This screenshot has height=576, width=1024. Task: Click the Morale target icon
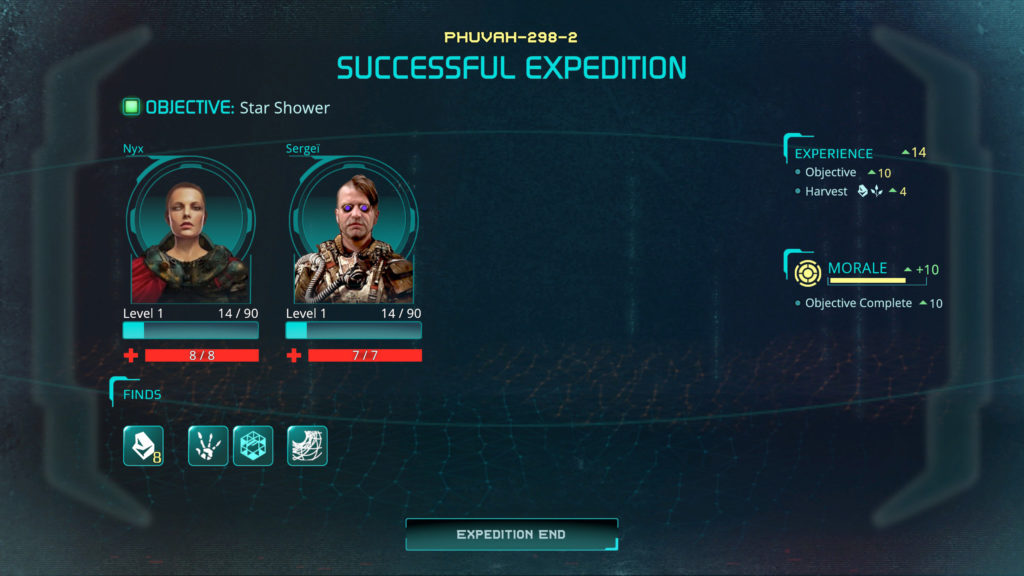coord(808,271)
